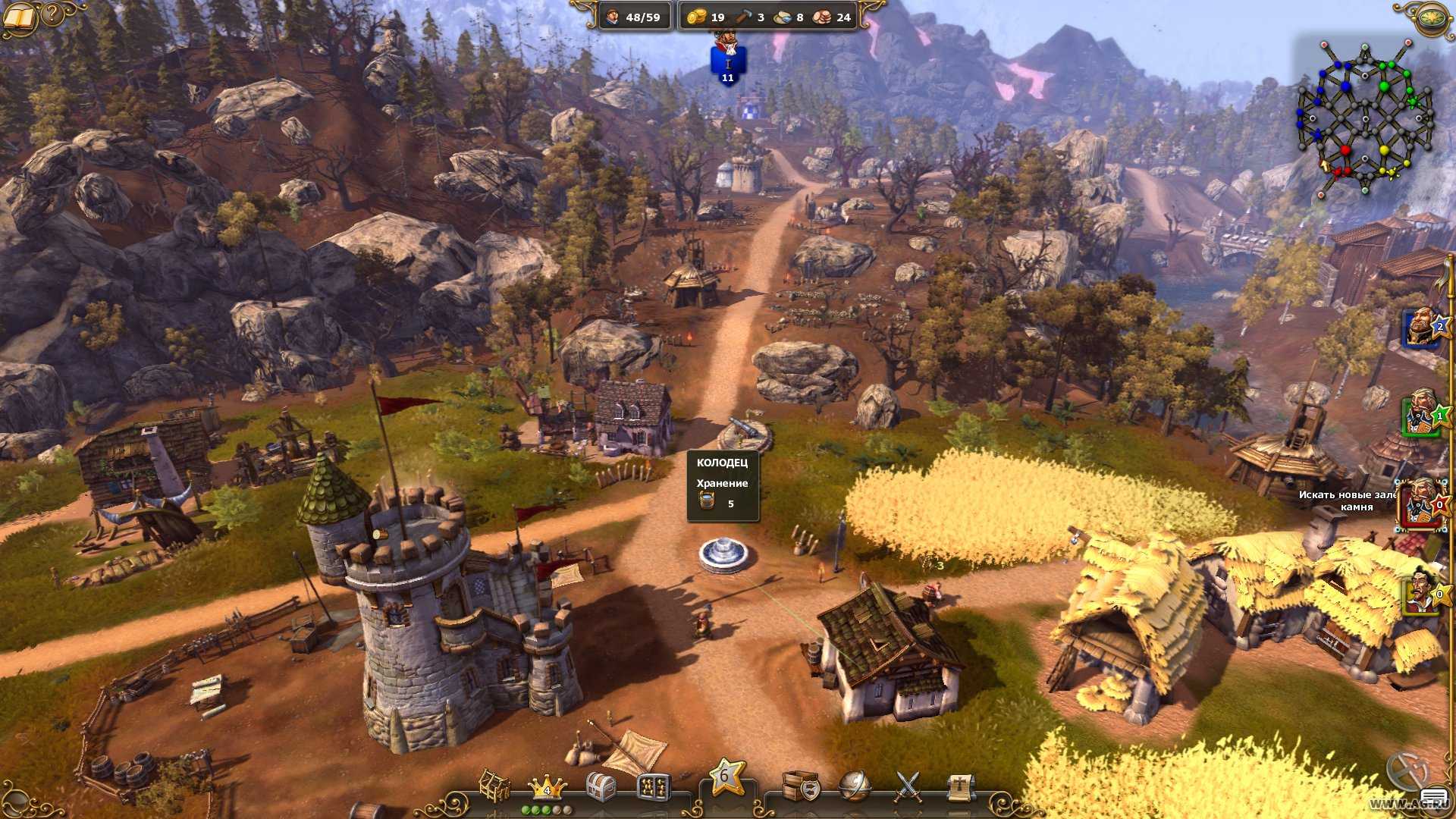Image resolution: width=1456 pixels, height=819 pixels.
Task: Click the star badge showing 6
Action: point(725,777)
